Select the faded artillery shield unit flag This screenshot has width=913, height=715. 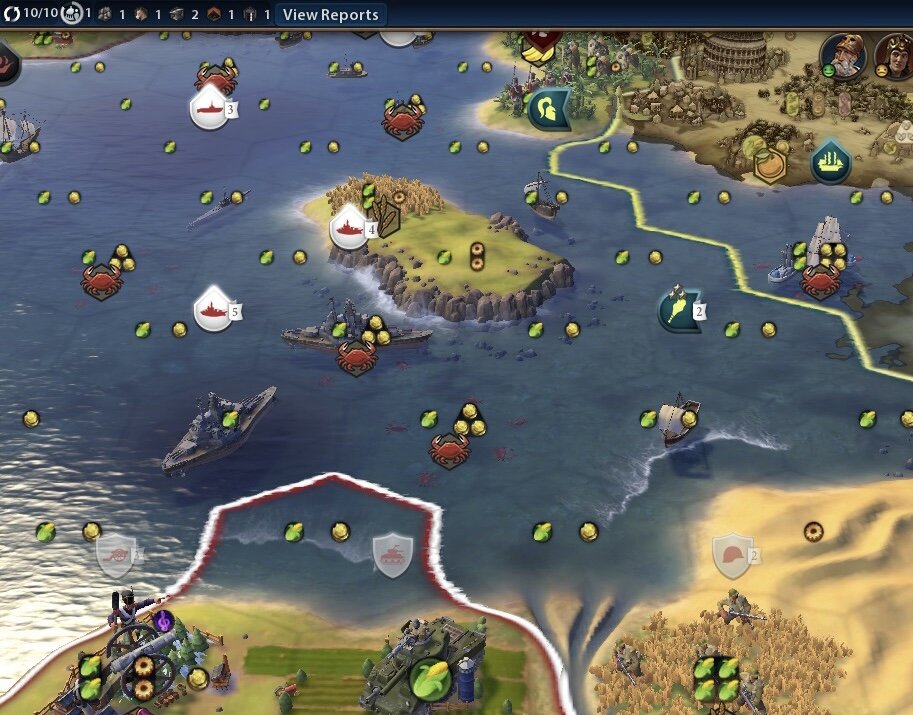tap(116, 554)
